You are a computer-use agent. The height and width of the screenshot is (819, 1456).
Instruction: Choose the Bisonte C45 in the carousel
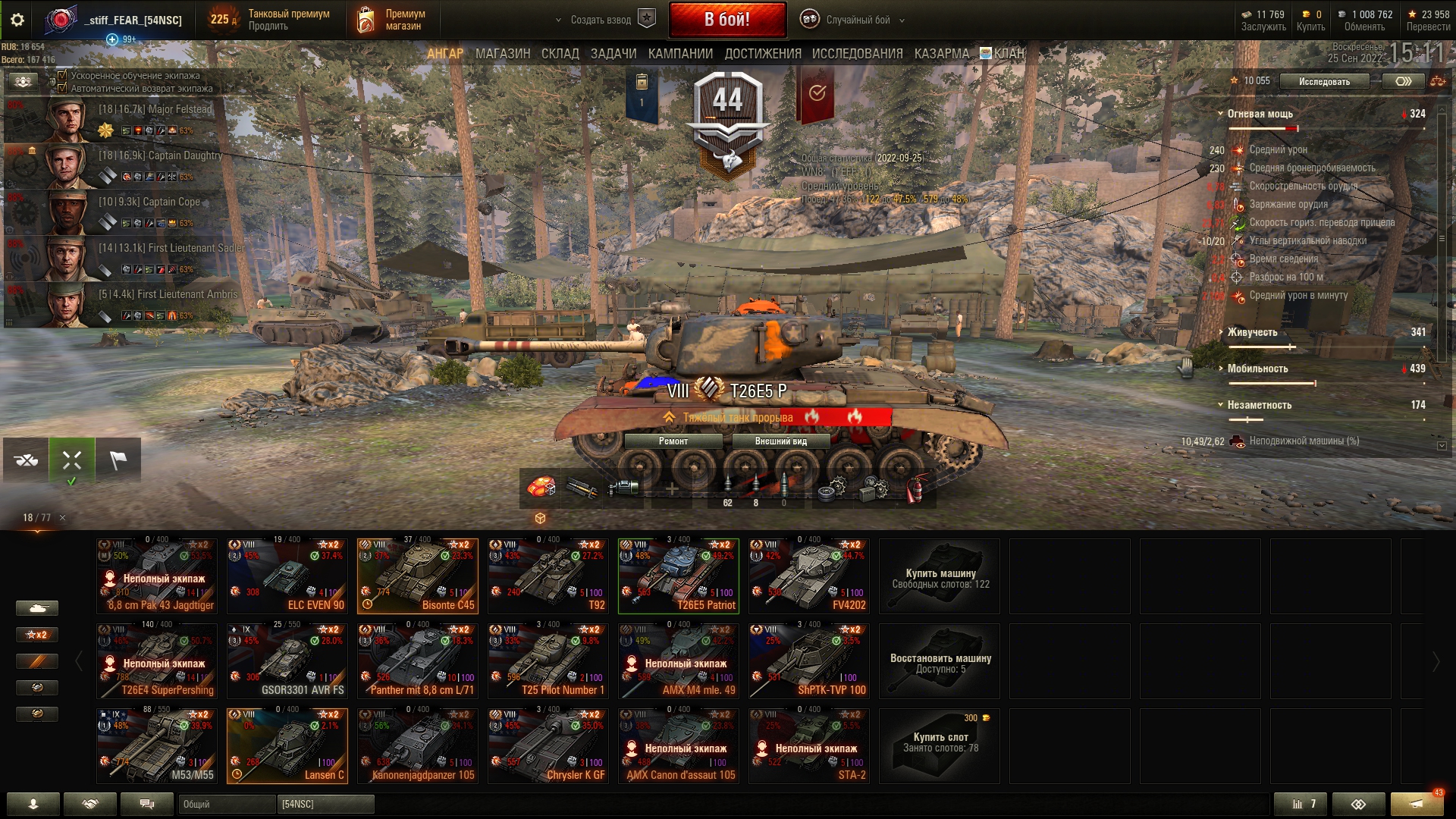(x=417, y=576)
